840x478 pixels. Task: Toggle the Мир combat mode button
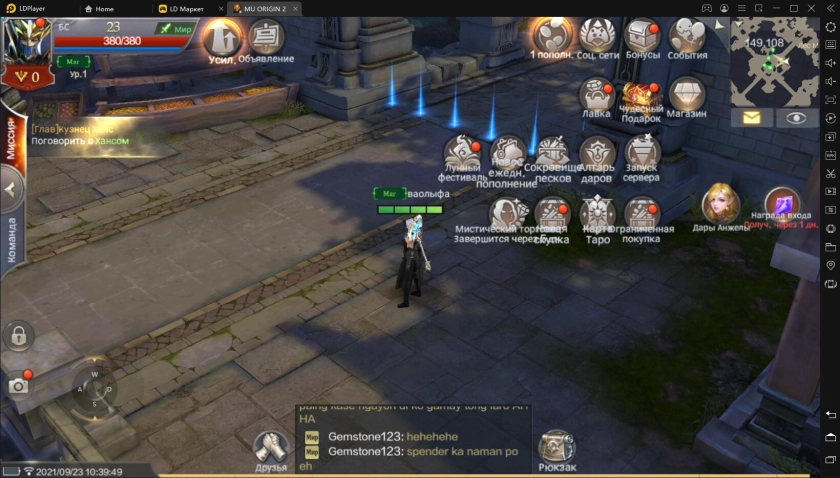[x=176, y=29]
